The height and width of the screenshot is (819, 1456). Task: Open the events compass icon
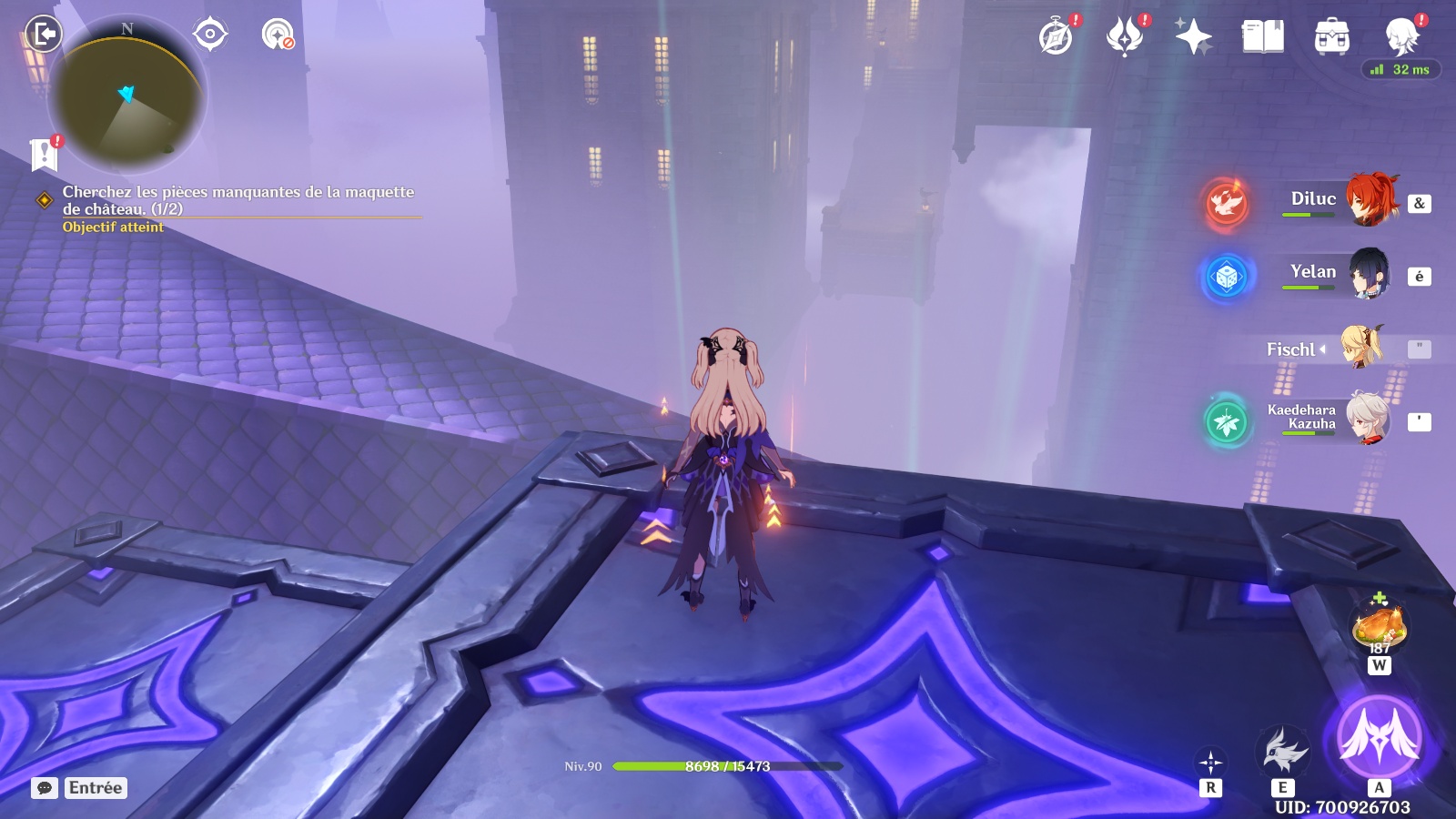(1056, 37)
